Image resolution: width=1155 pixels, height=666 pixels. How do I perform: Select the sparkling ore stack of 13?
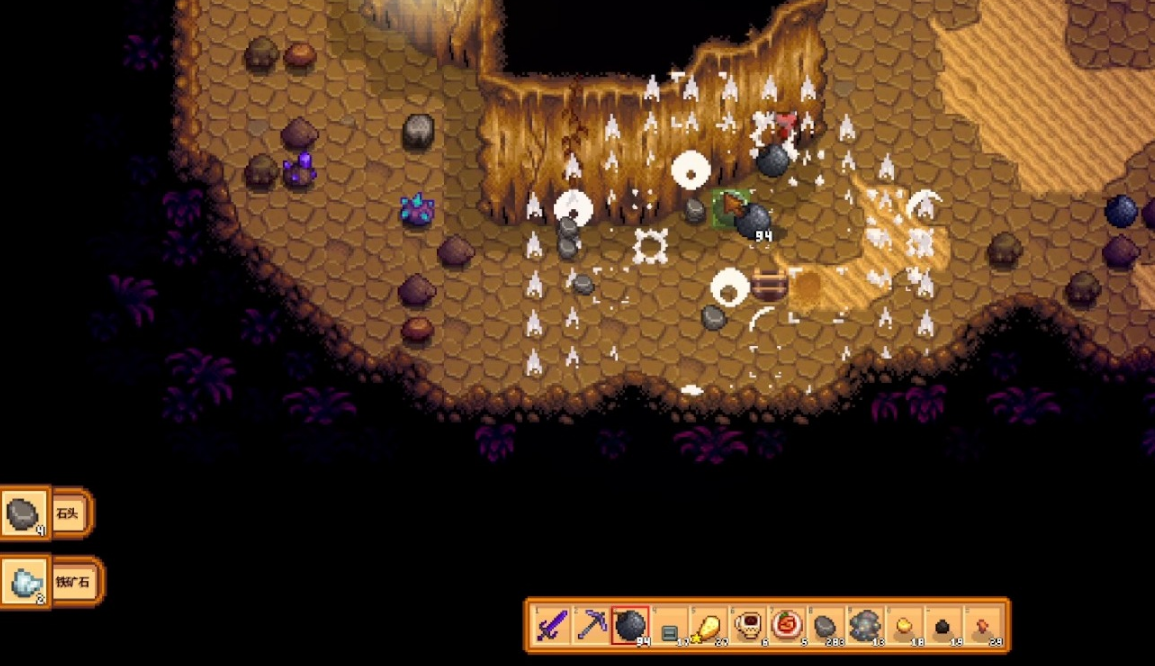(866, 626)
